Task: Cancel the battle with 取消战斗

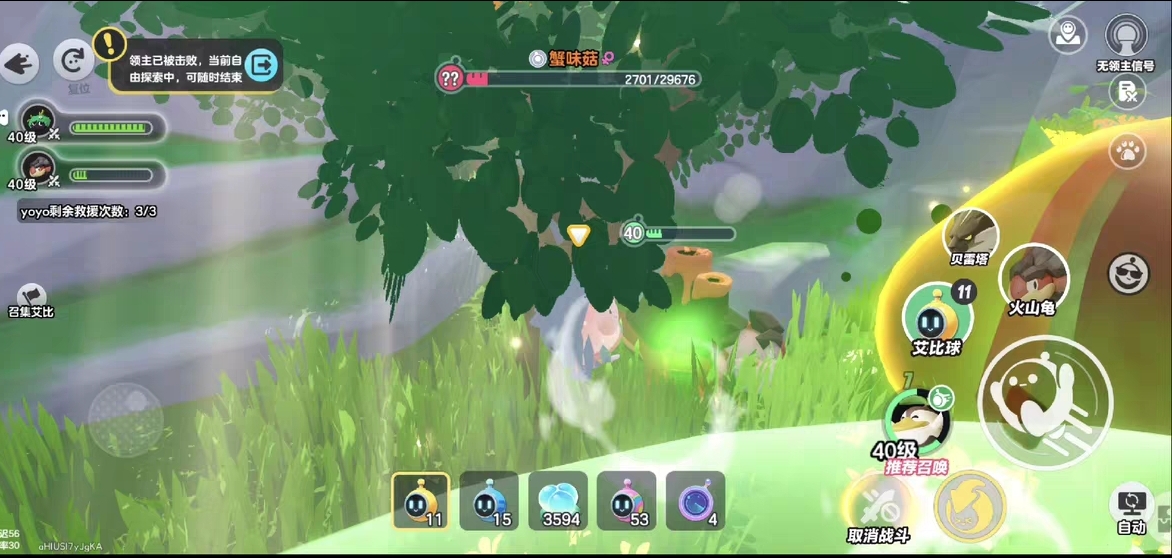Action: point(878,505)
